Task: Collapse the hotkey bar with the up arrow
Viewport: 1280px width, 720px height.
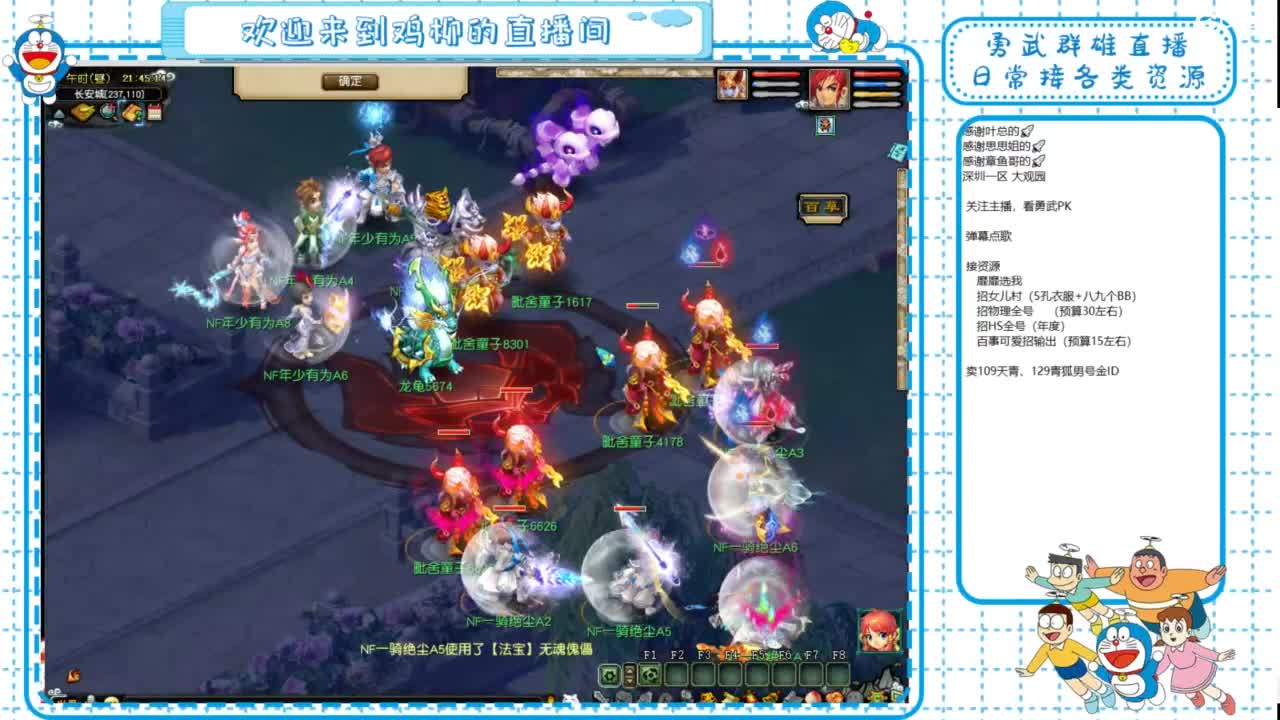Action: point(628,668)
